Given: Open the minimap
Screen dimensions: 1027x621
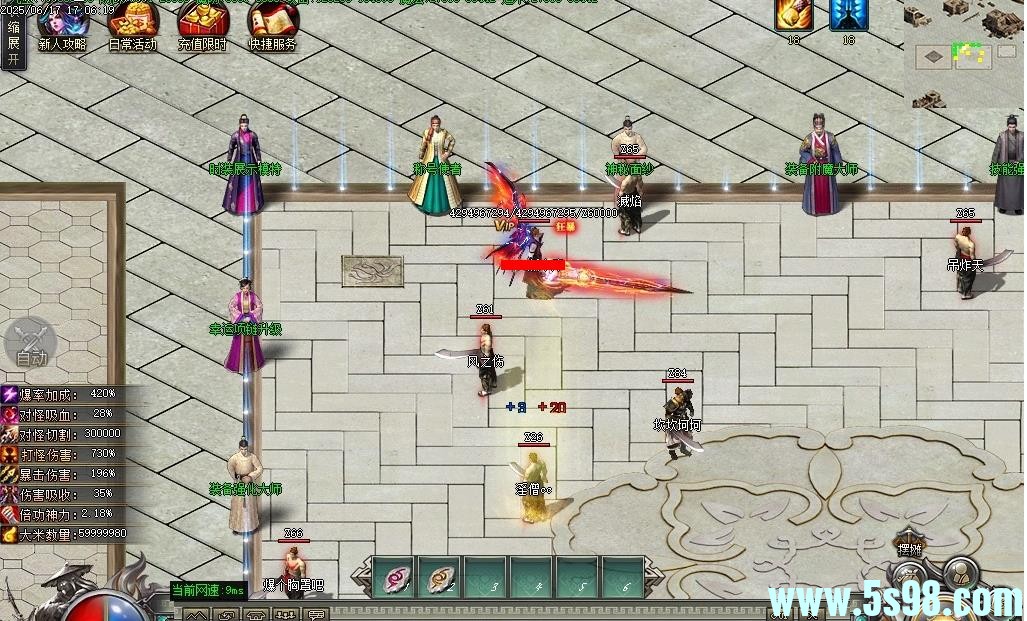Looking at the screenshot, I should 967,53.
